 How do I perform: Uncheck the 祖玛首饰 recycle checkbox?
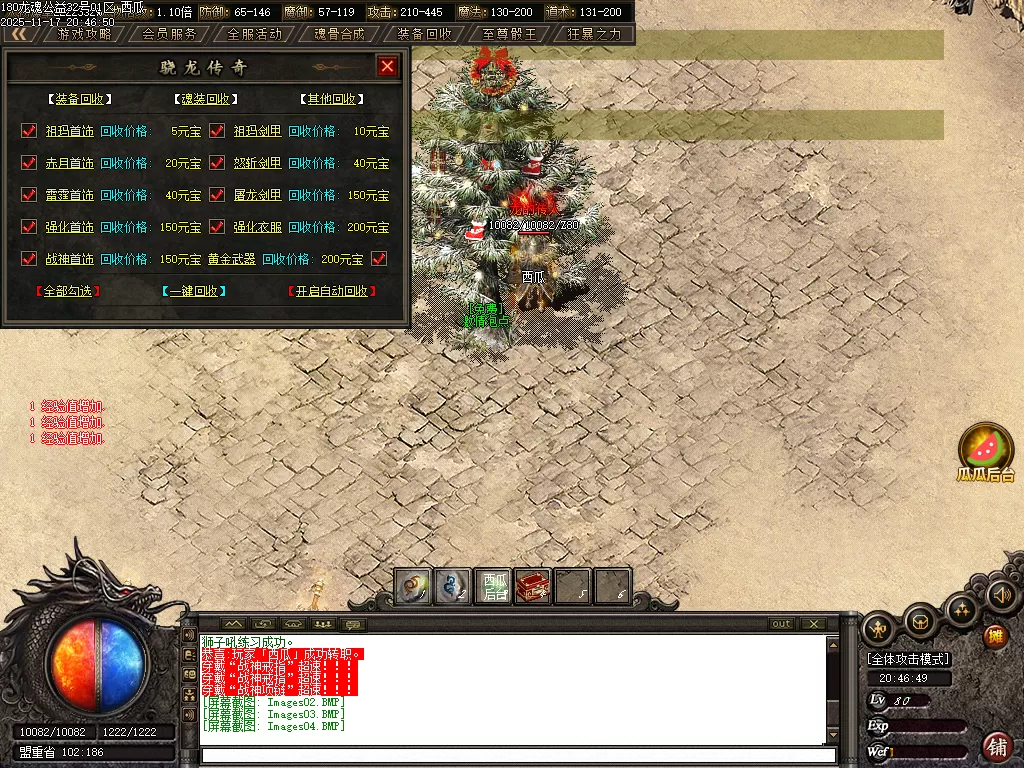[29, 131]
